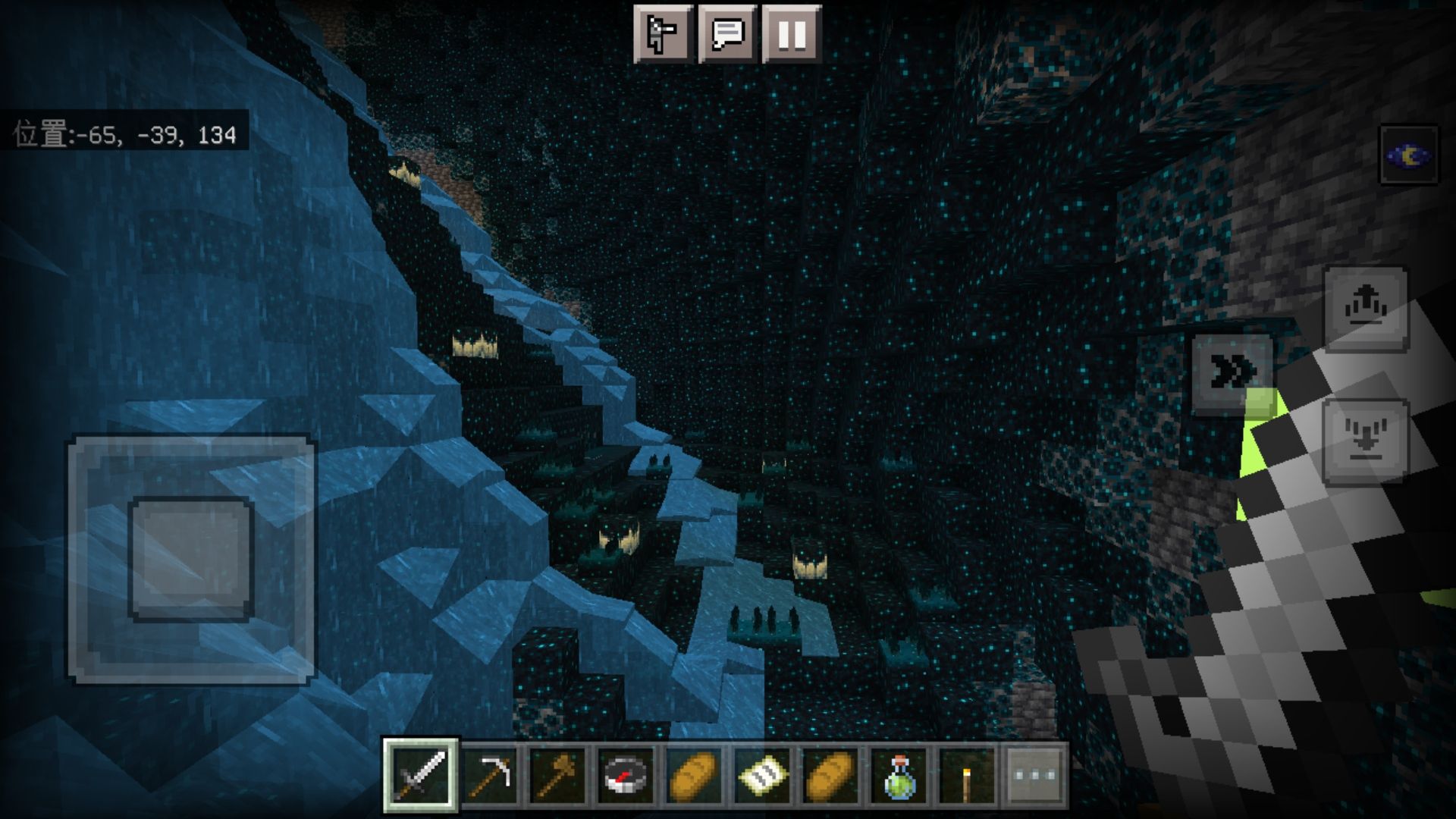Screen dimensions: 1456x819
Task: Toggle sprint with the double-arrow button
Action: [1232, 372]
